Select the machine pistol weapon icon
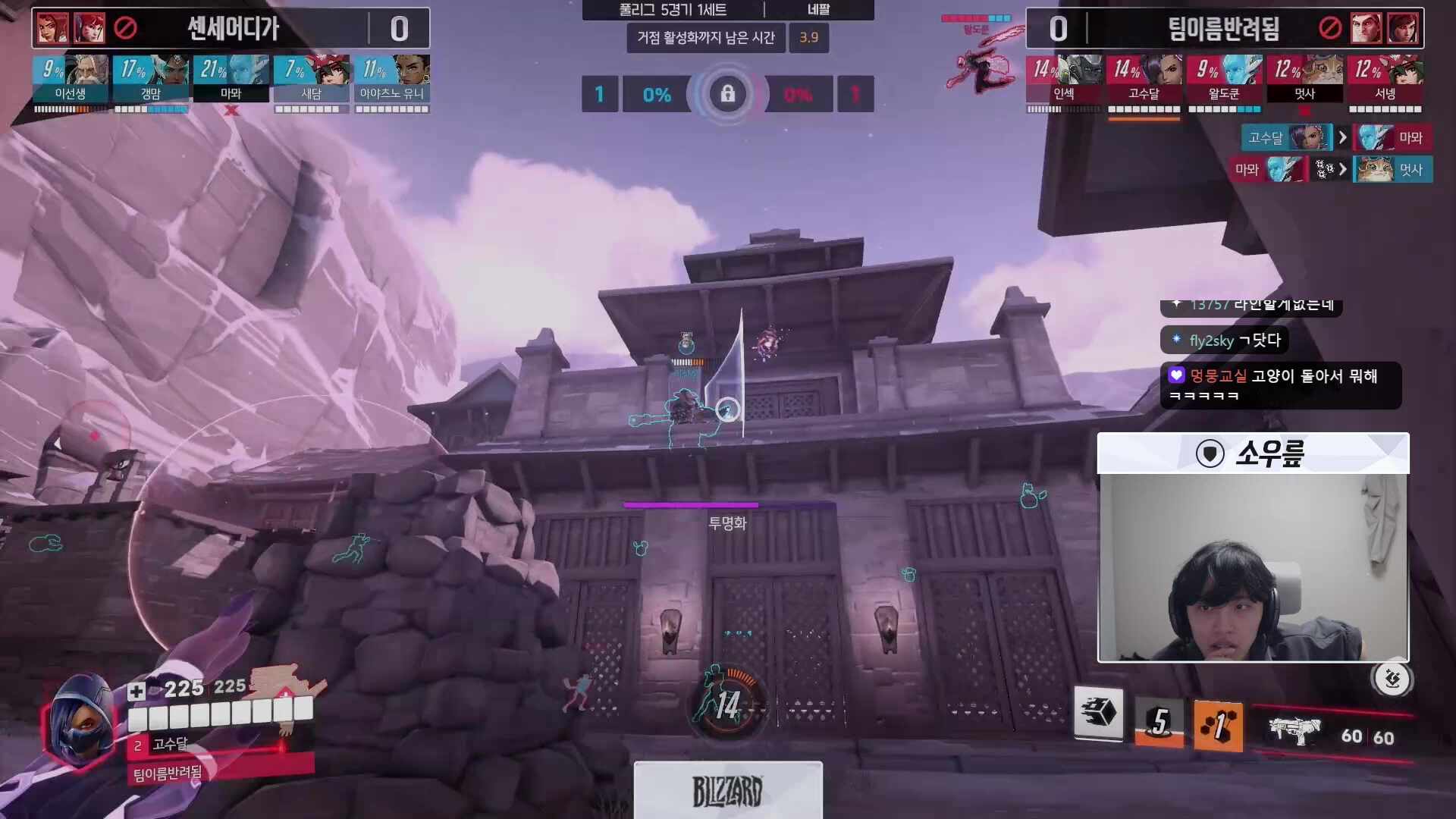The width and height of the screenshot is (1456, 819). coord(1294,730)
